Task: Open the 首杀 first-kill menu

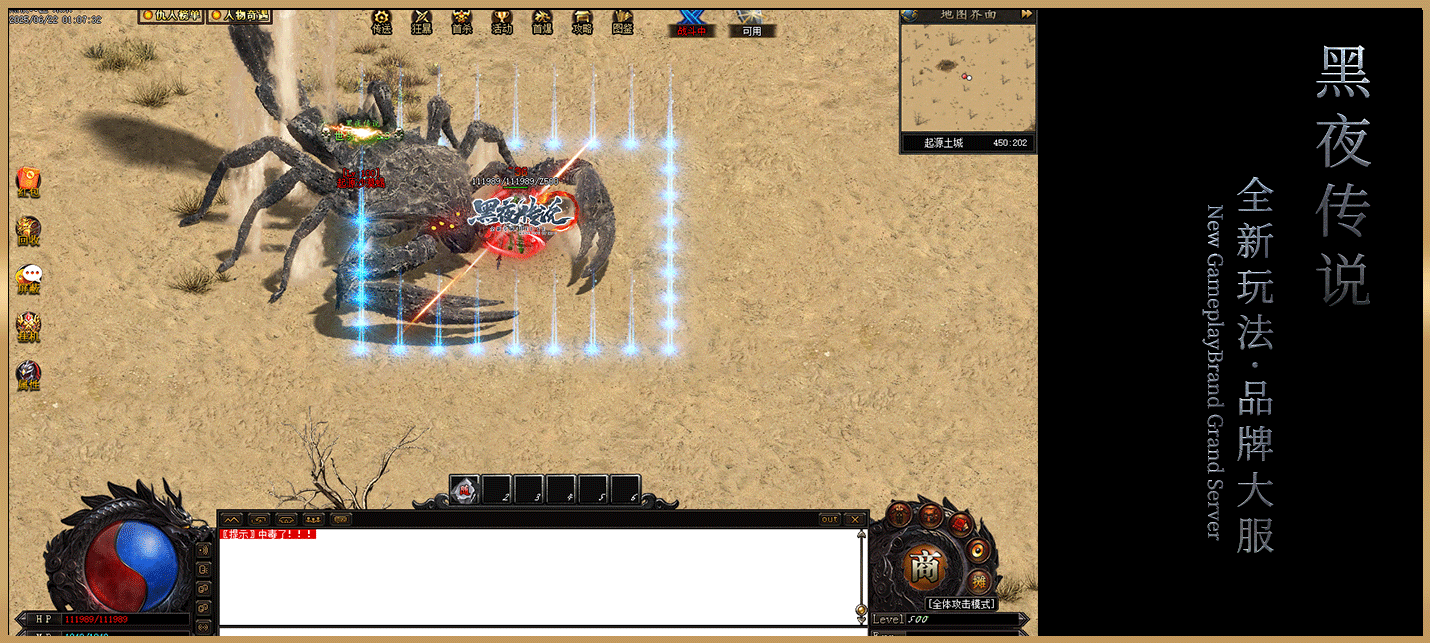Action: point(461,22)
